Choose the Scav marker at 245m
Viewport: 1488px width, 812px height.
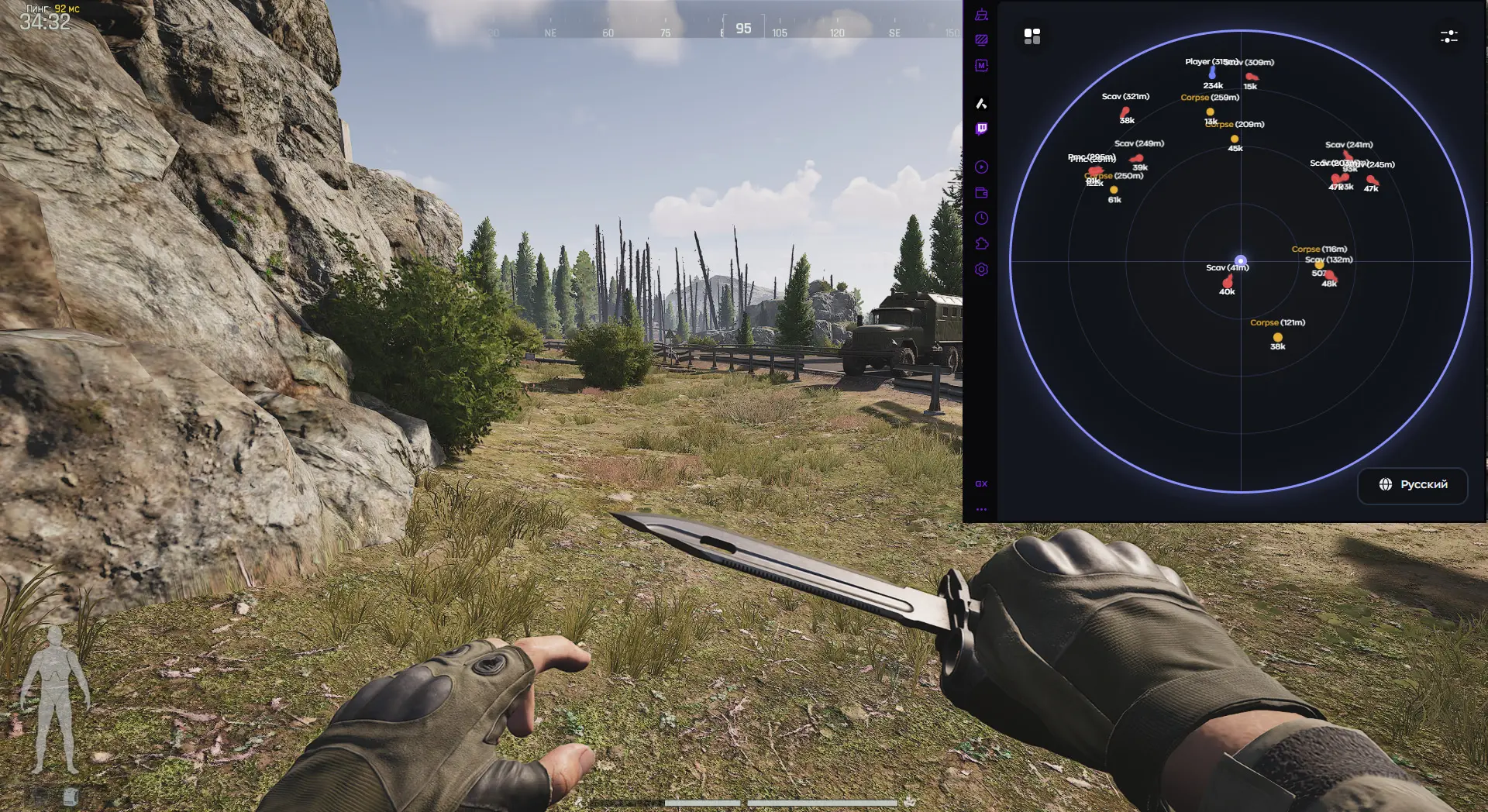click(x=1372, y=180)
